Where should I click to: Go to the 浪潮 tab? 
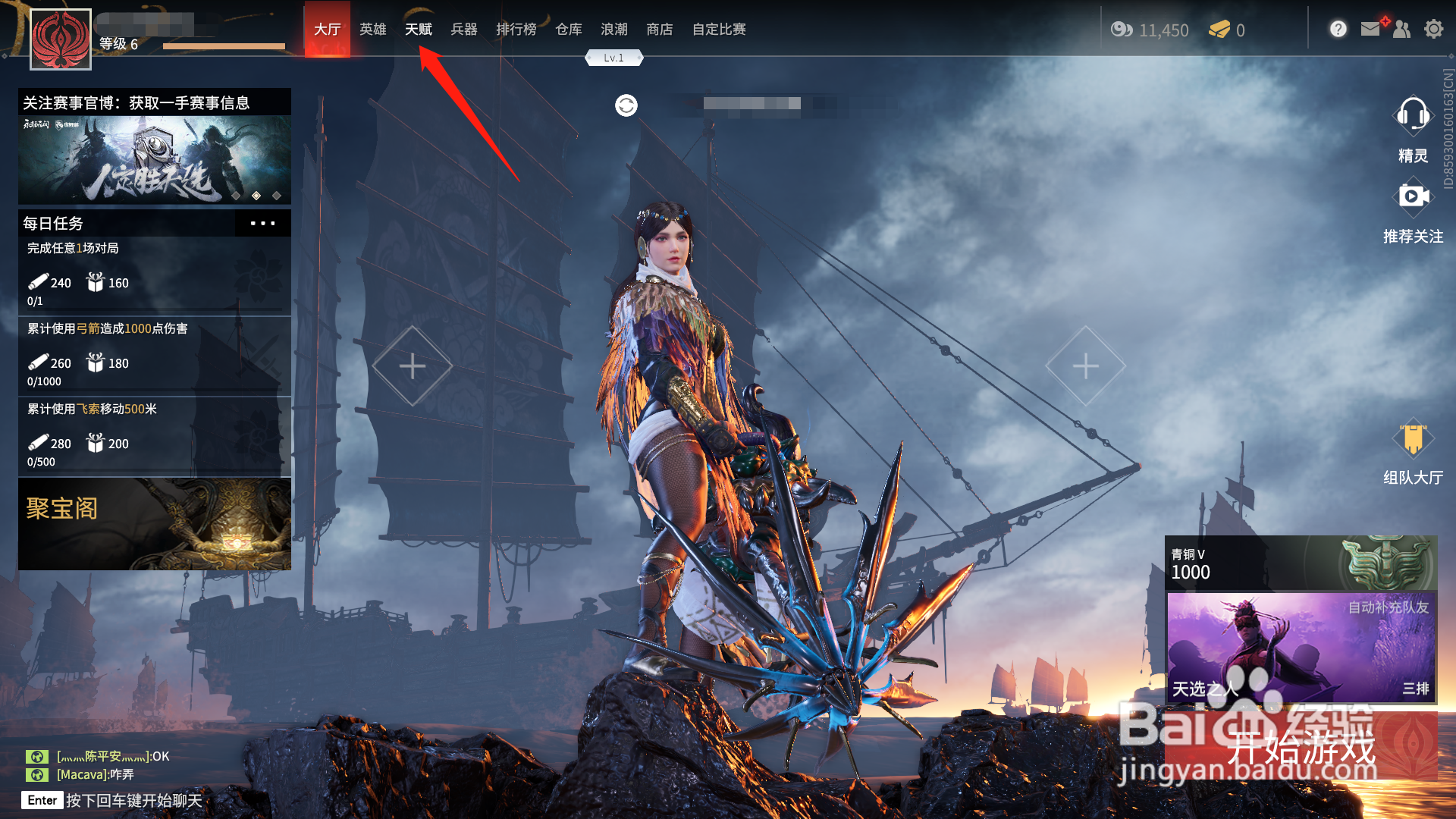tap(613, 30)
